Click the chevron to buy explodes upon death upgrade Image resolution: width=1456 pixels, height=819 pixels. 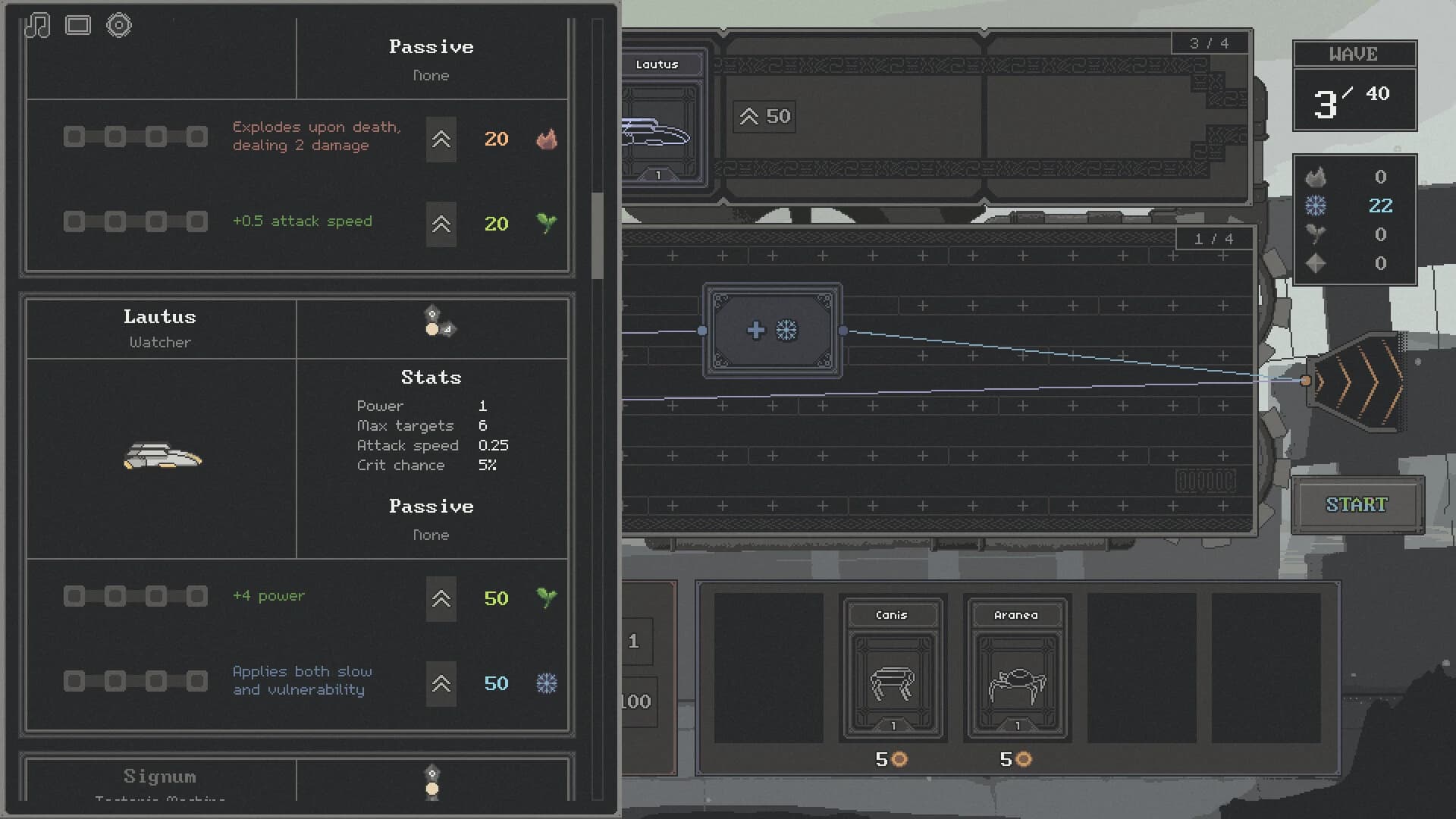[x=441, y=140]
